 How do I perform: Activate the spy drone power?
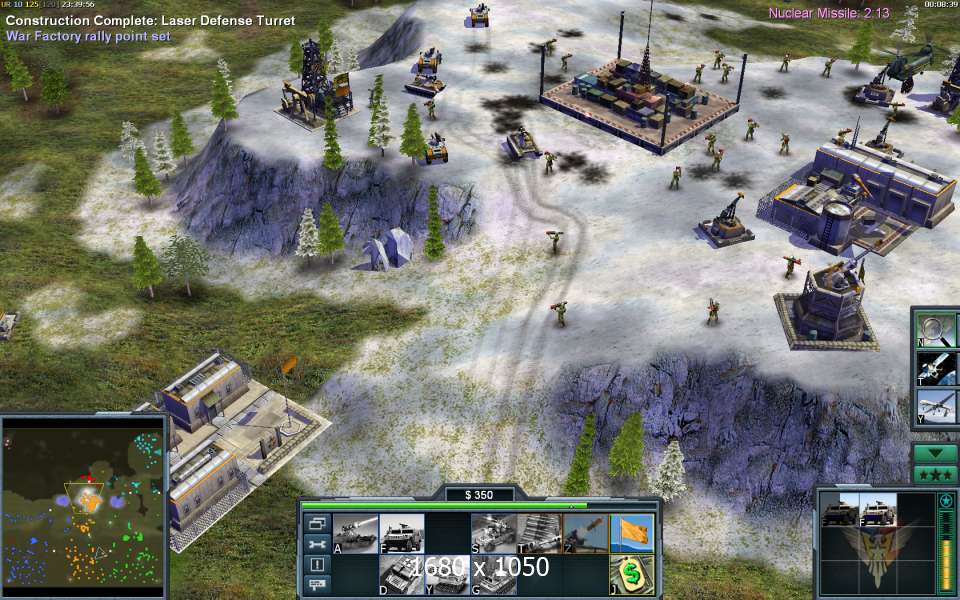pos(938,407)
